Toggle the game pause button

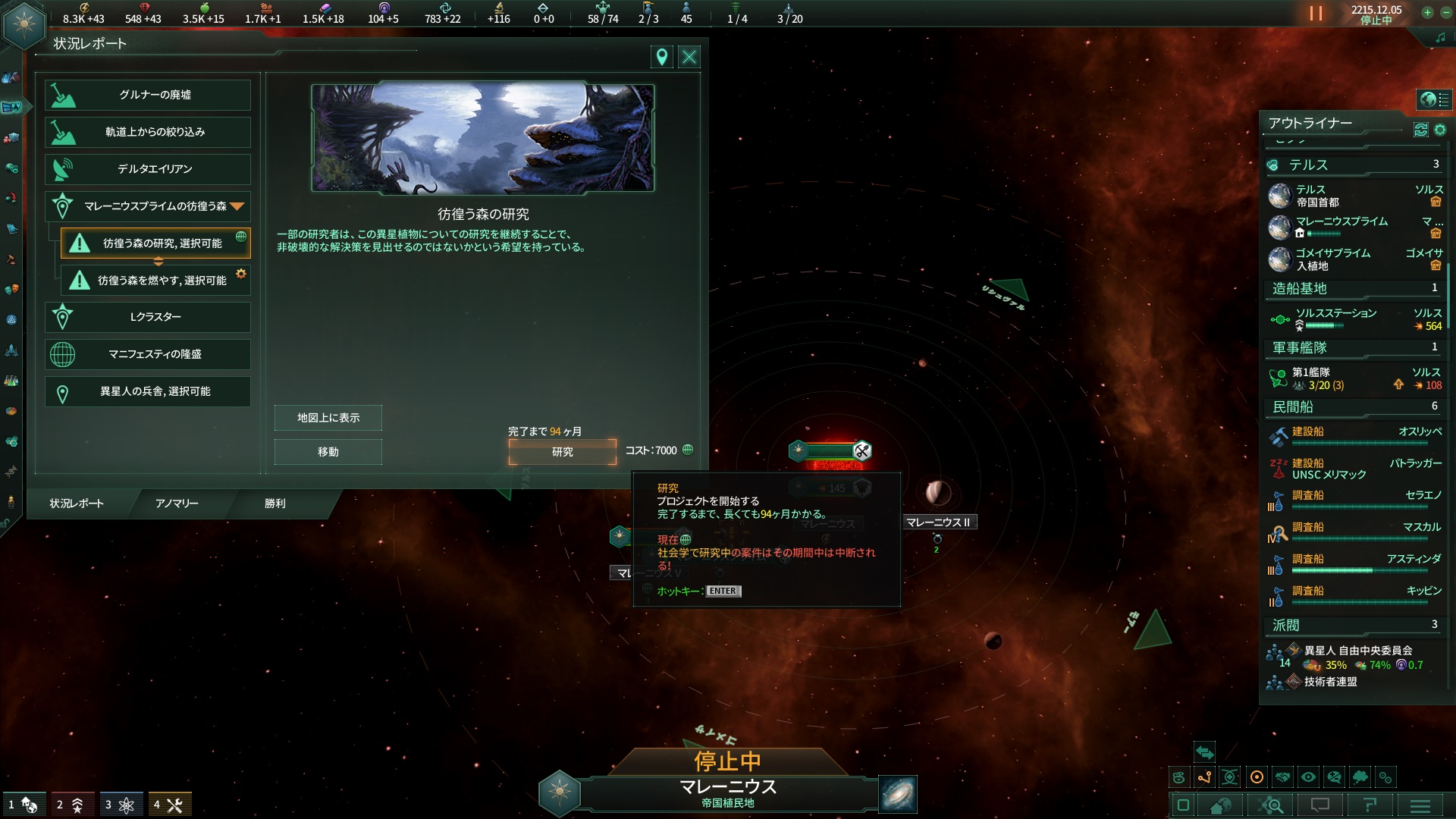[x=1316, y=14]
